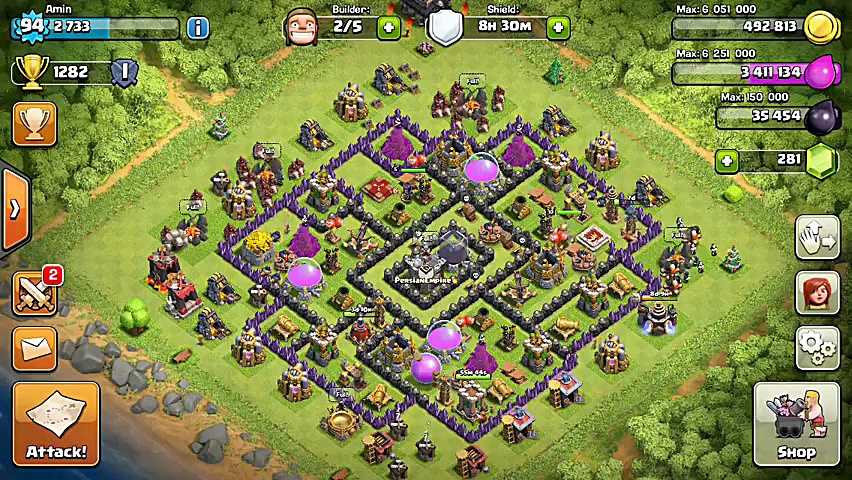Open the settings gears menu
This screenshot has width=852, height=480.
[817, 347]
